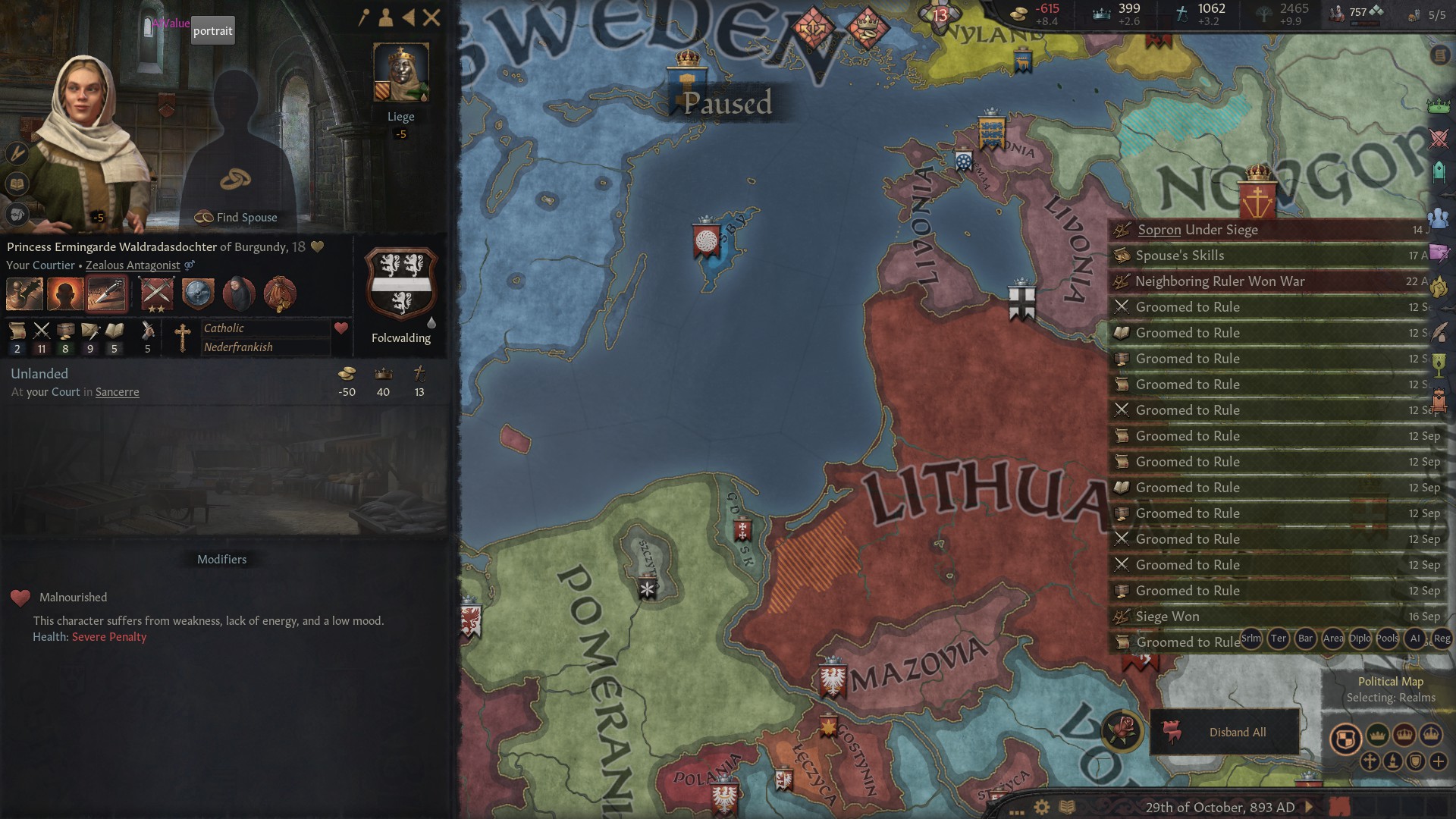Open the Intrigue dagger-letter skill icon
Screen dimensions: 1456x819
[x=90, y=331]
